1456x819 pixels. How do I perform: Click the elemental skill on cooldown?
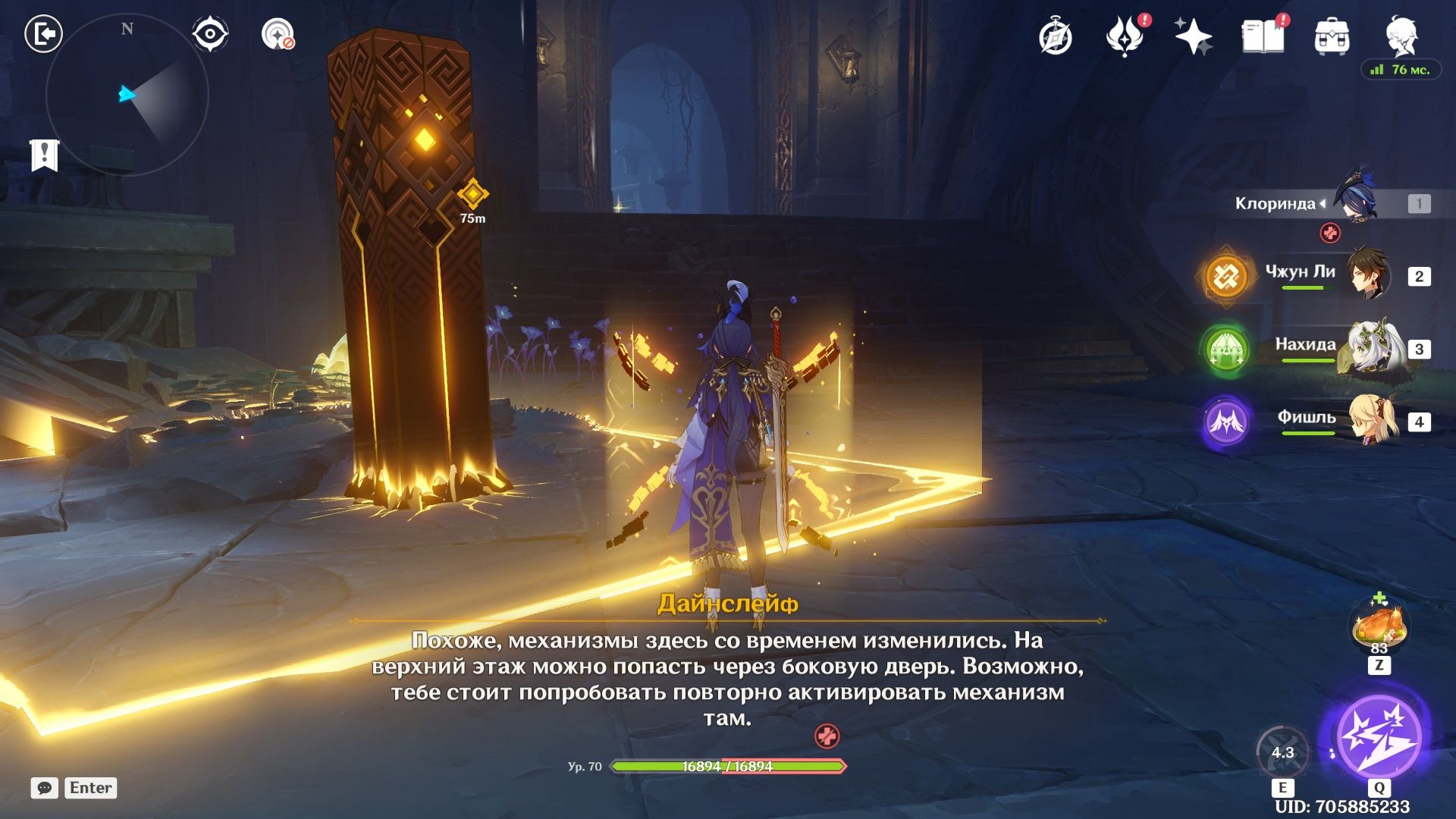coord(1282,752)
